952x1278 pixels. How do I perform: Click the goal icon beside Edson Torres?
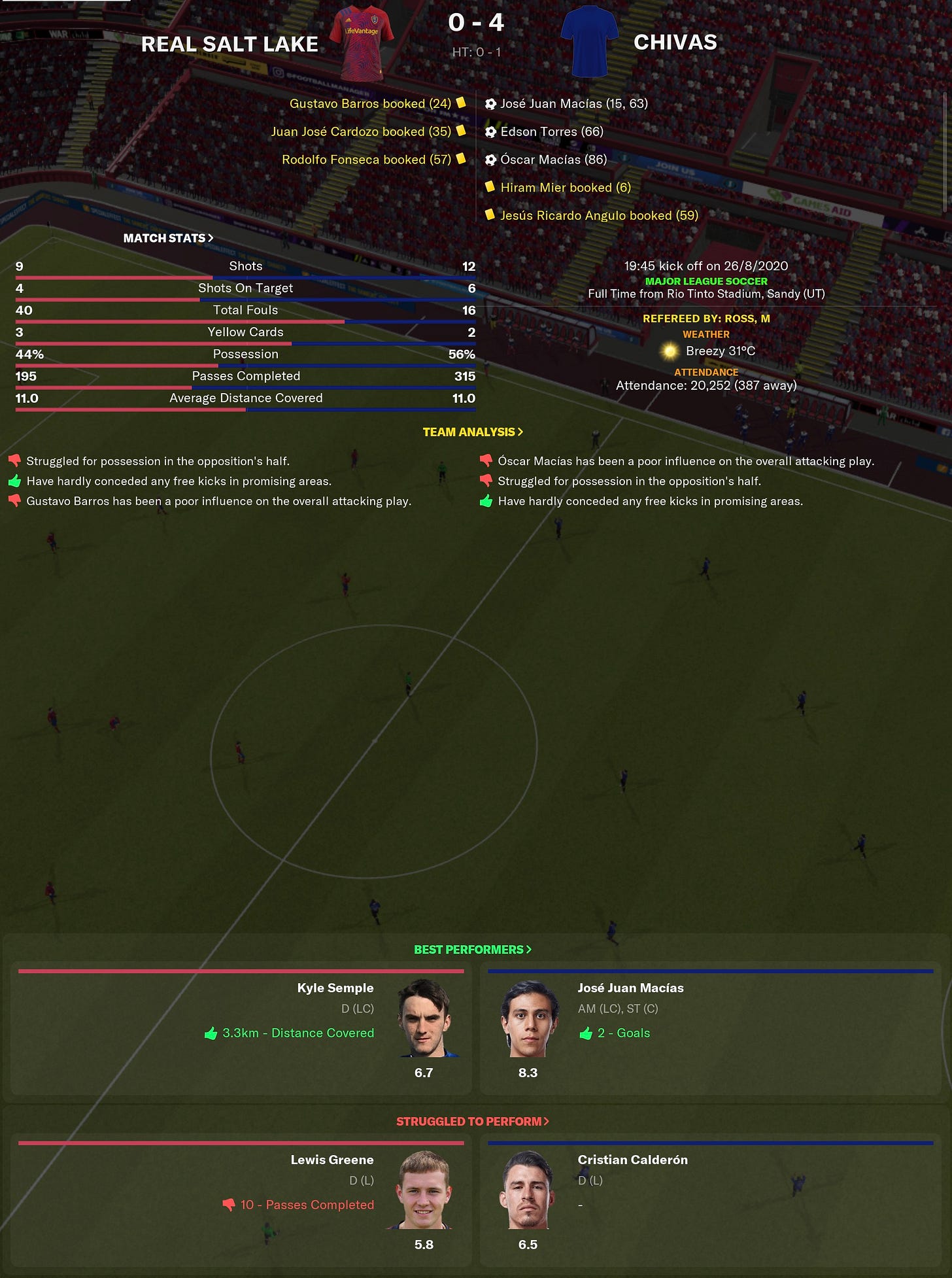click(x=489, y=131)
